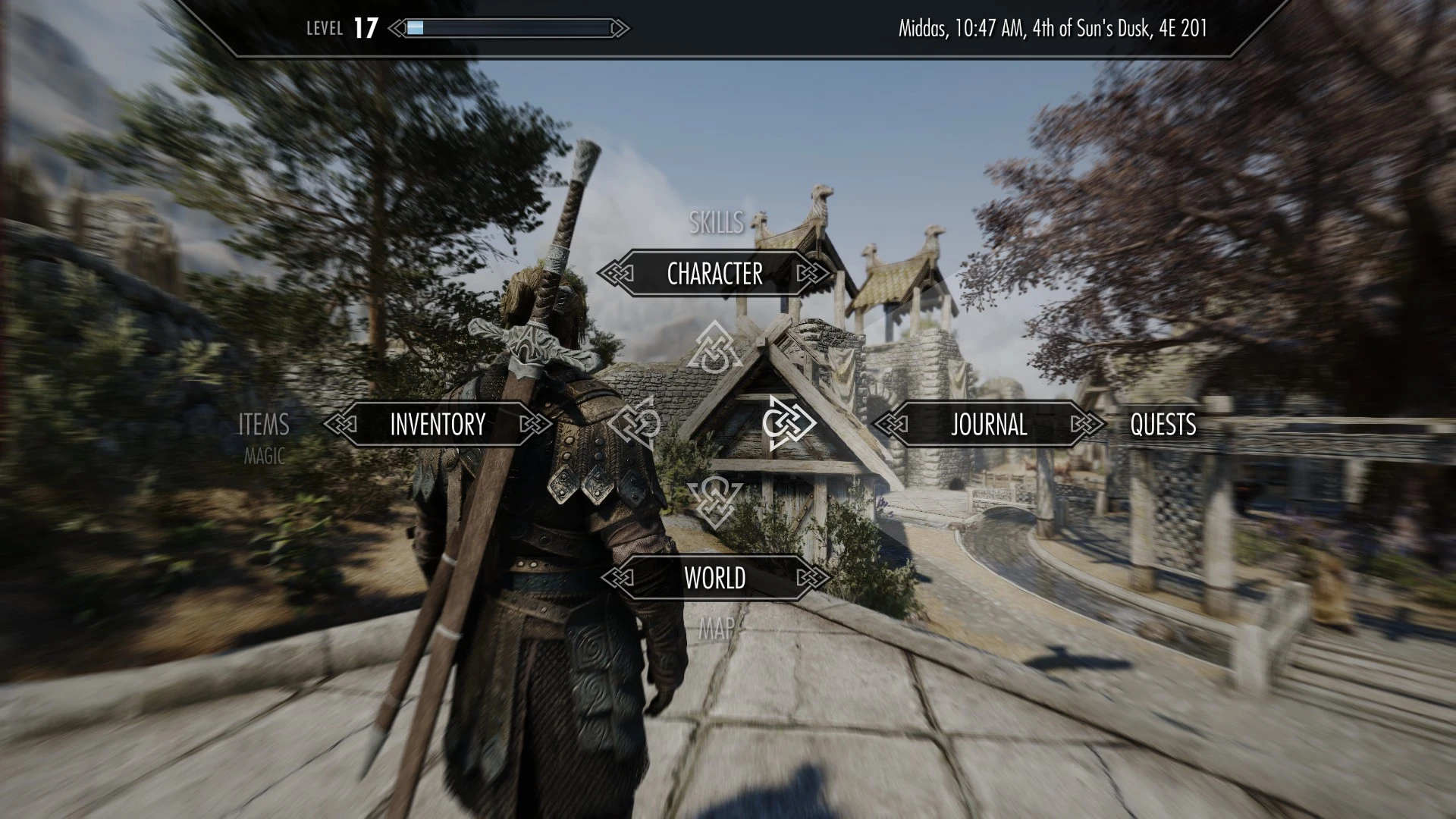Screen dimensions: 1456x819
Task: Click the downward compass arrow icon
Action: point(713,500)
